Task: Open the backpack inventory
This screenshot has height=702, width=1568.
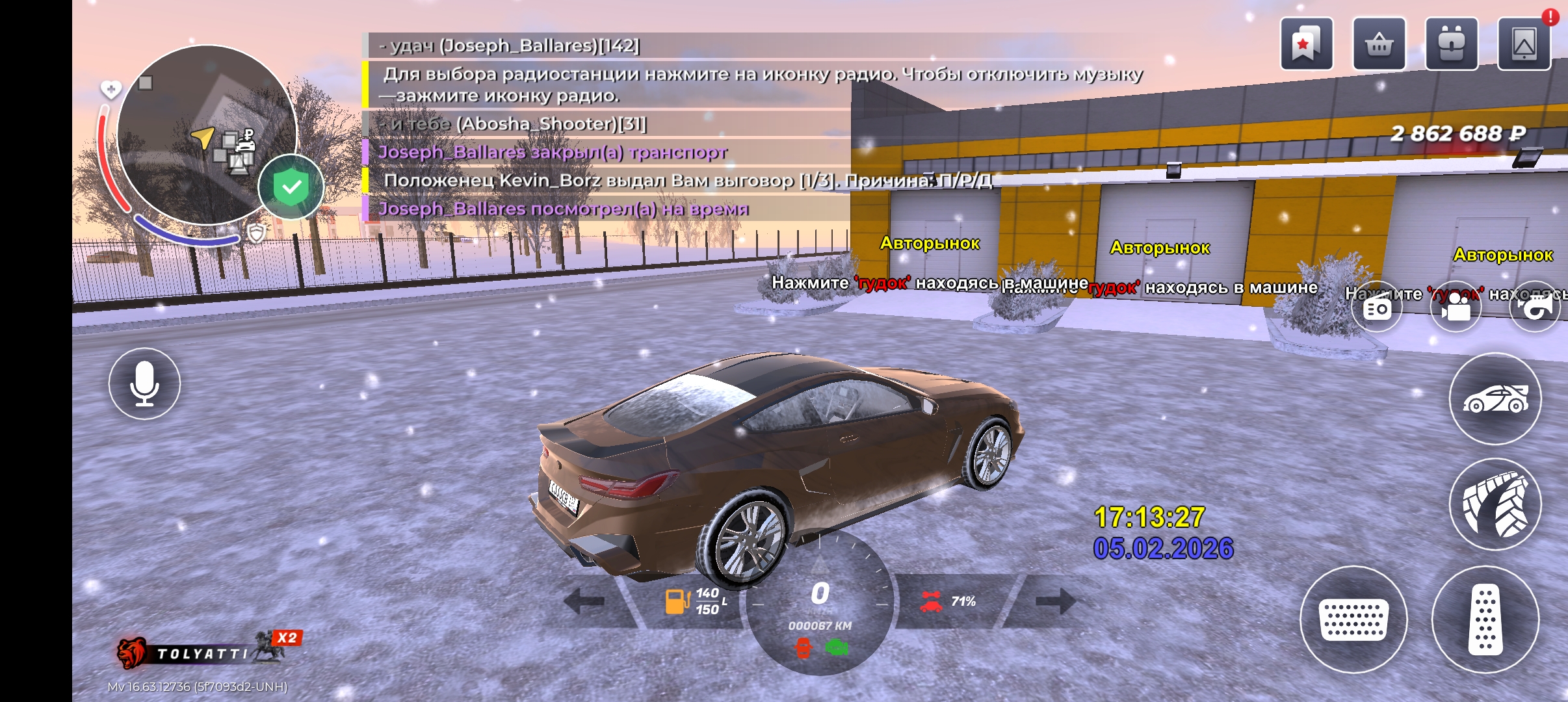Action: (x=1451, y=44)
